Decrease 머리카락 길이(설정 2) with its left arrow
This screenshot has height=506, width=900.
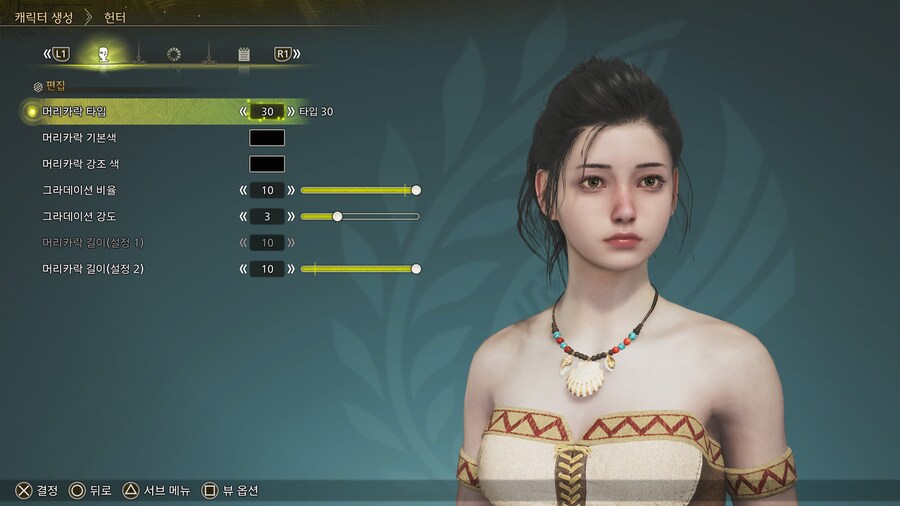click(243, 269)
